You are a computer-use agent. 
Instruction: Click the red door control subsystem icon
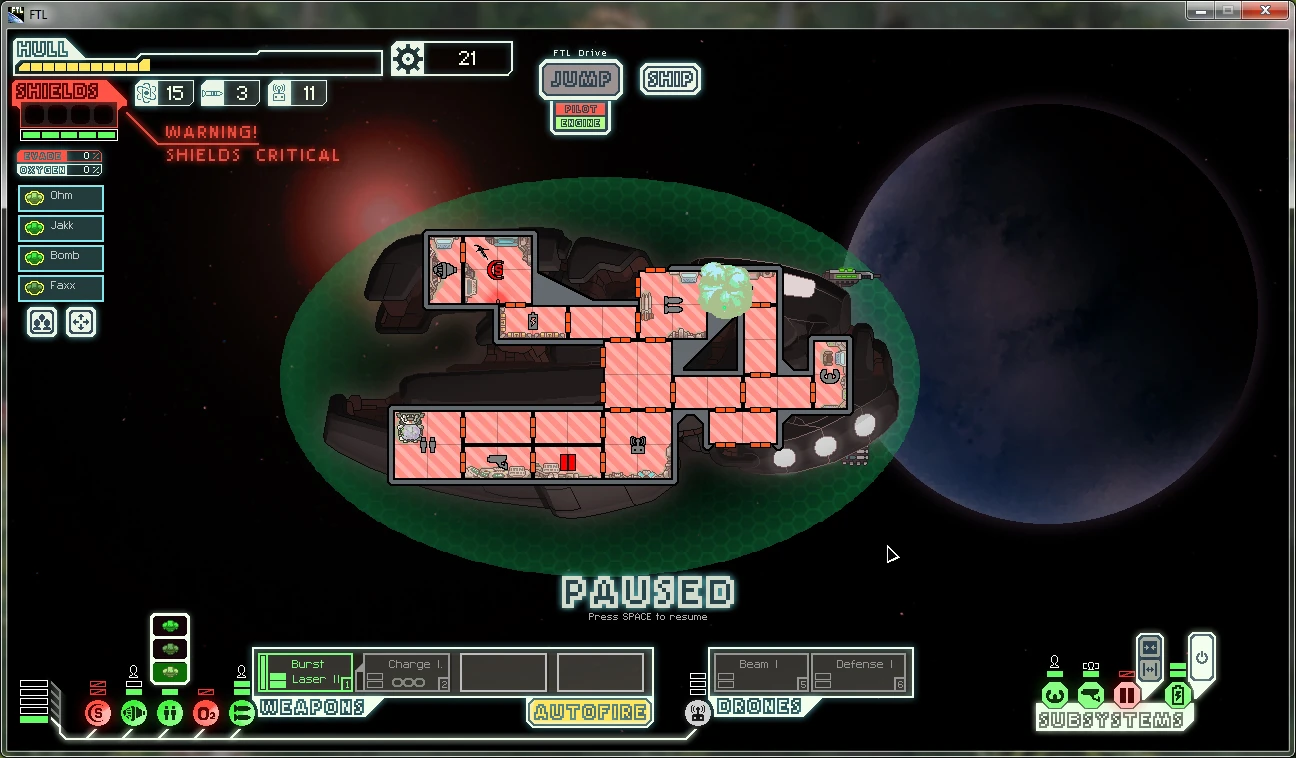tap(1127, 695)
